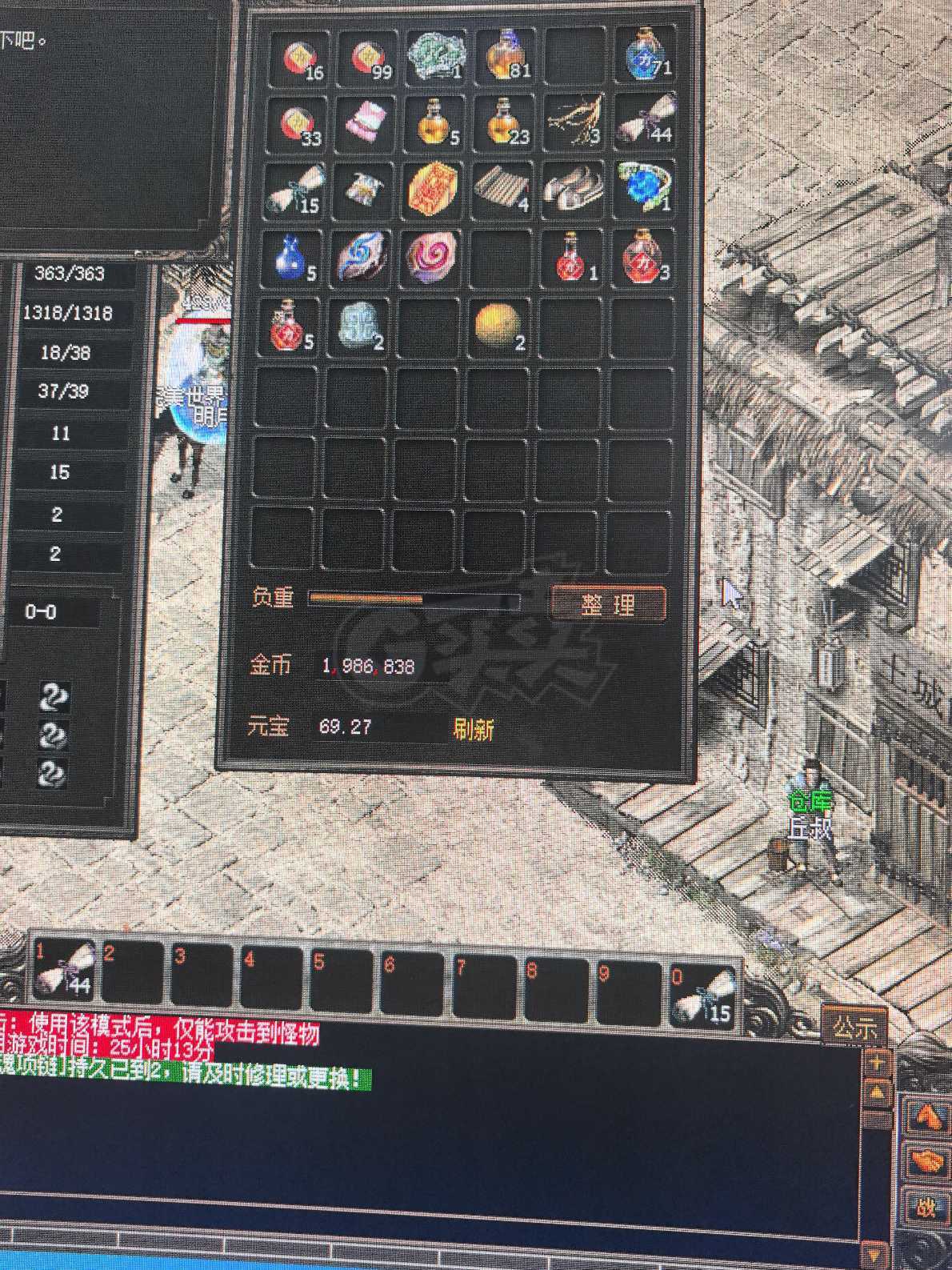Image resolution: width=952 pixels, height=1270 pixels.
Task: Select the blue potion stack of 71
Action: pos(645,54)
